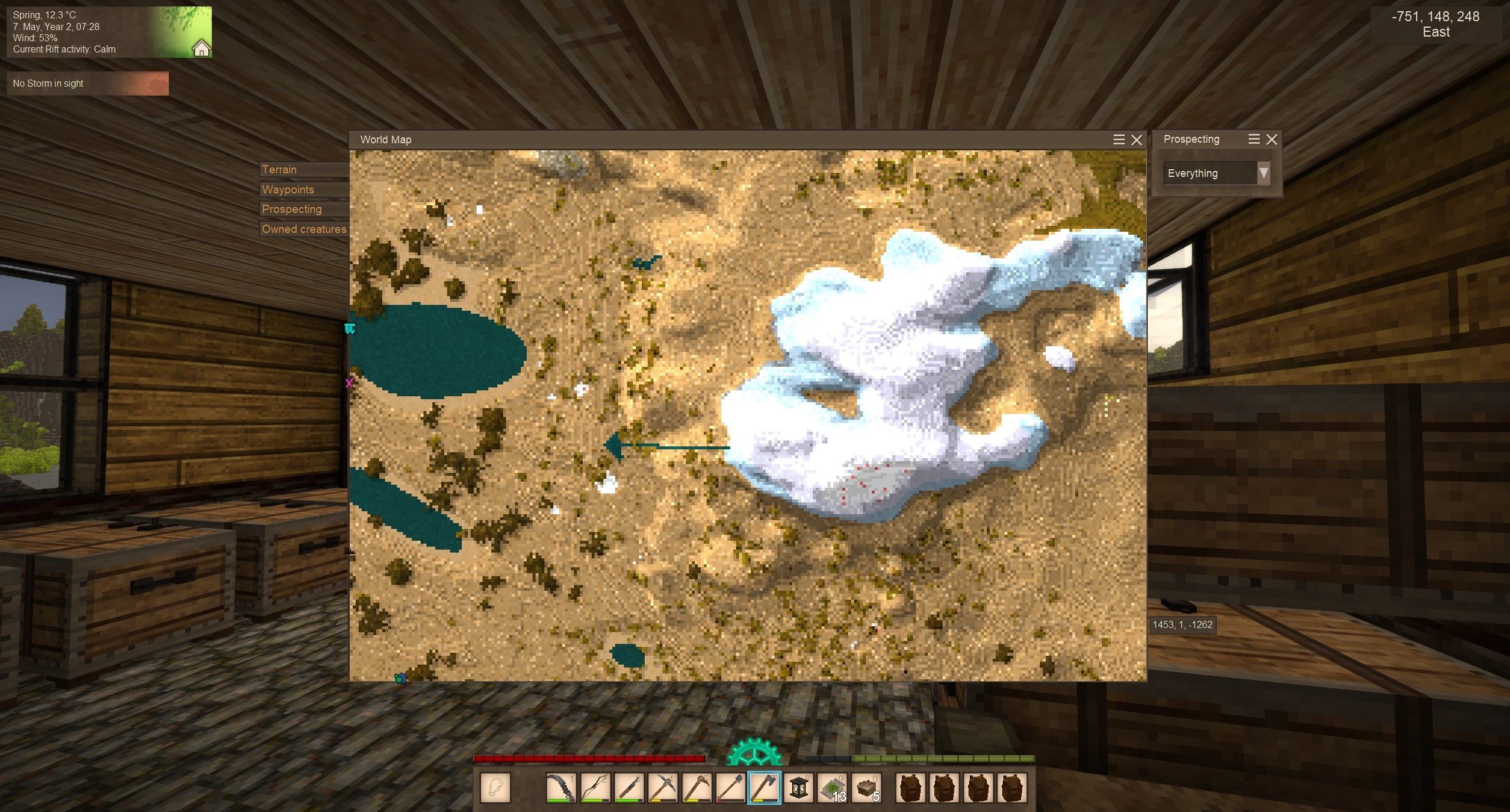The height and width of the screenshot is (812, 1510).
Task: Select the highlighted axe hotbar slot
Action: pyautogui.click(x=764, y=788)
